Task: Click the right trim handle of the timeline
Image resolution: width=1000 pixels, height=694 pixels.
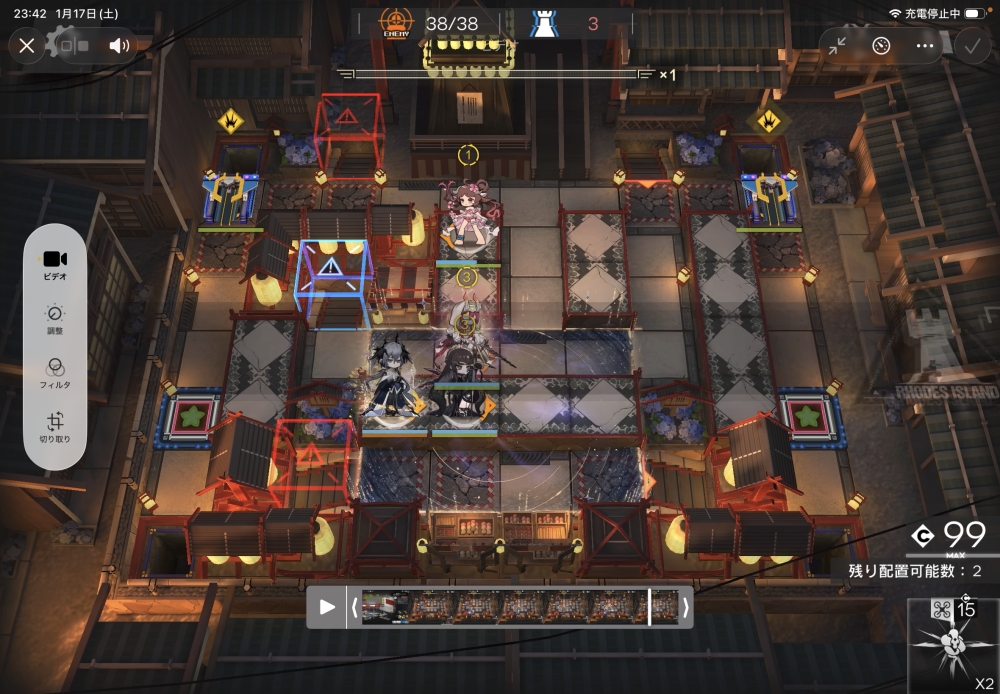Action: click(685, 607)
